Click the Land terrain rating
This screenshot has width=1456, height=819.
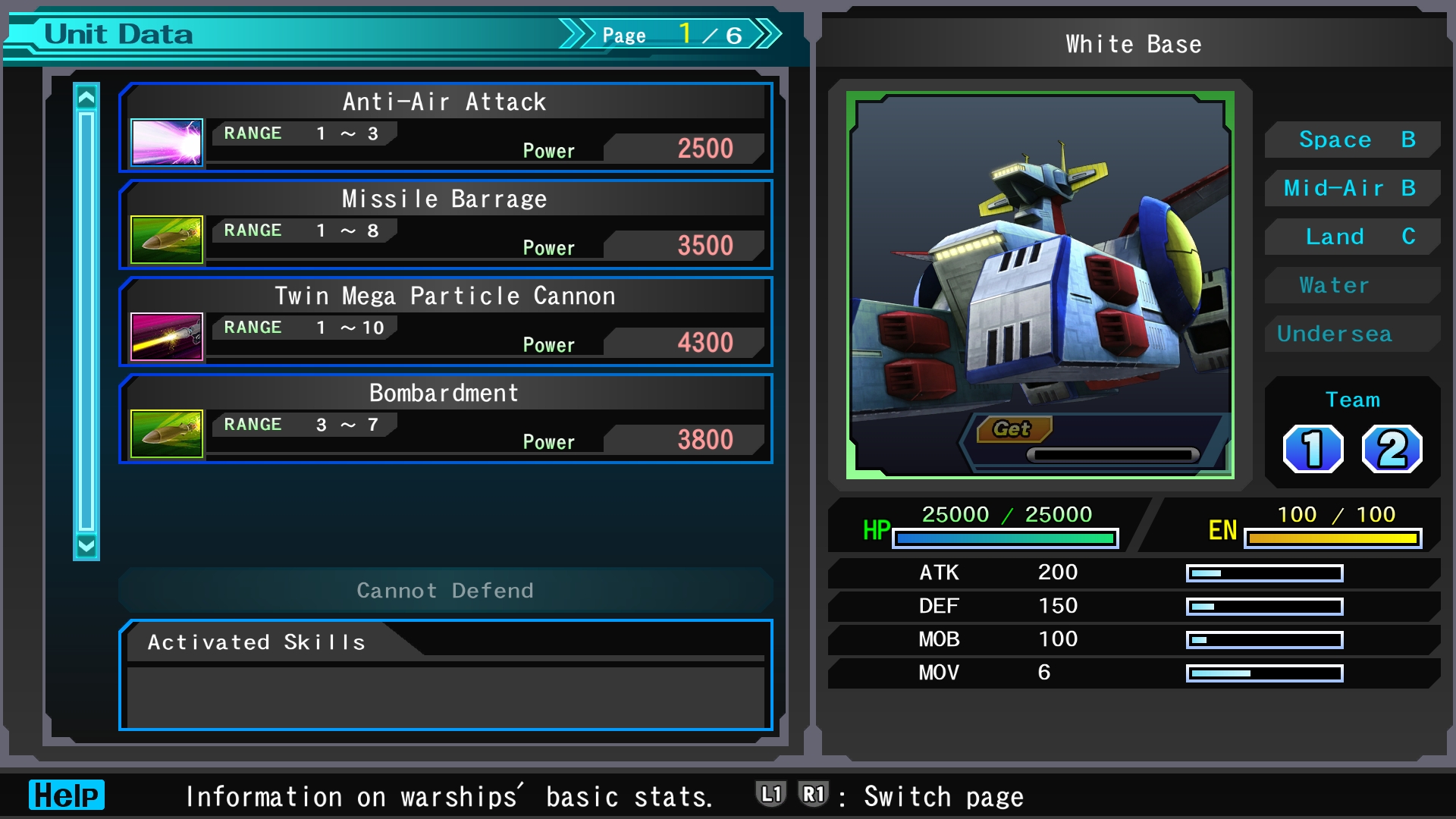(x=1353, y=237)
